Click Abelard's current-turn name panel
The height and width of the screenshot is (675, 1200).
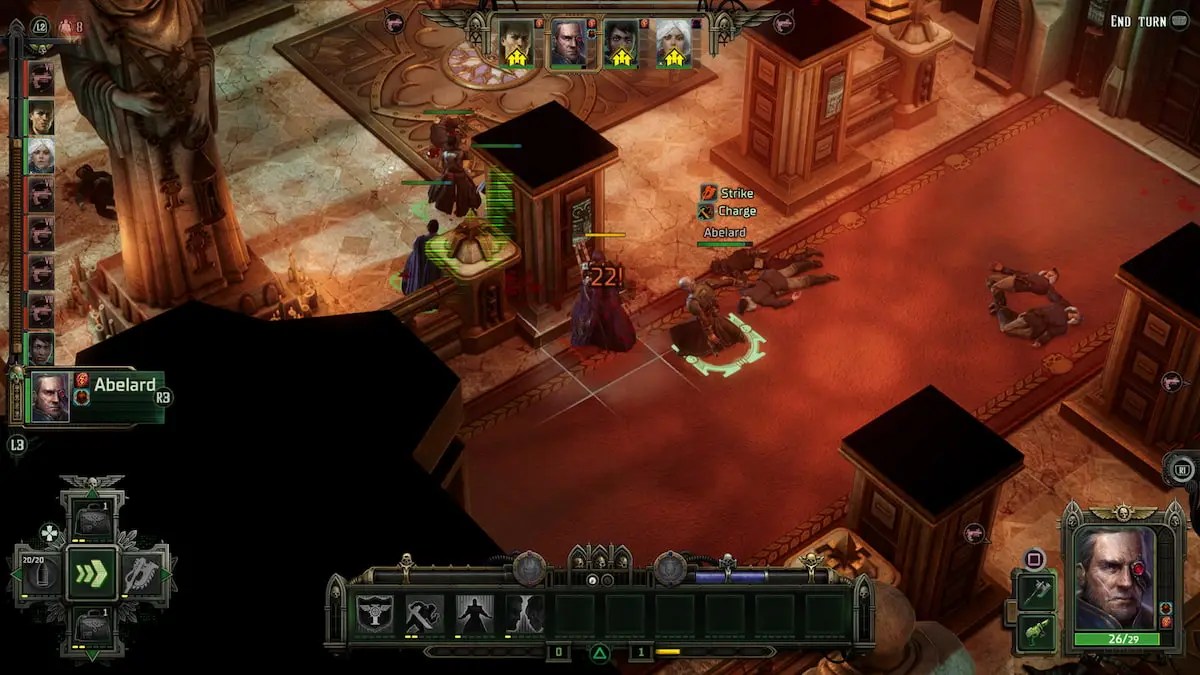[x=96, y=397]
